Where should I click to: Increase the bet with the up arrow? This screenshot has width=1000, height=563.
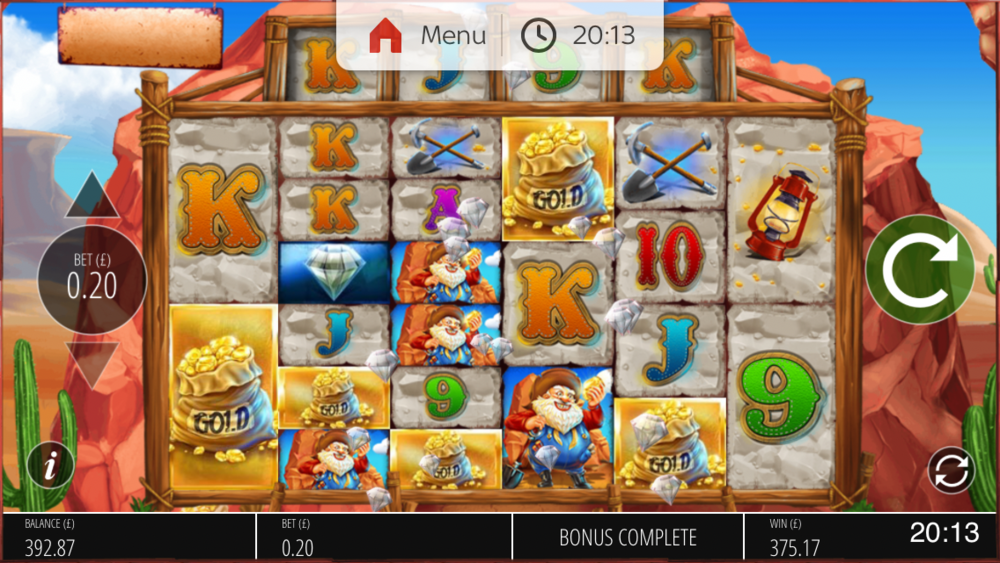tap(92, 197)
